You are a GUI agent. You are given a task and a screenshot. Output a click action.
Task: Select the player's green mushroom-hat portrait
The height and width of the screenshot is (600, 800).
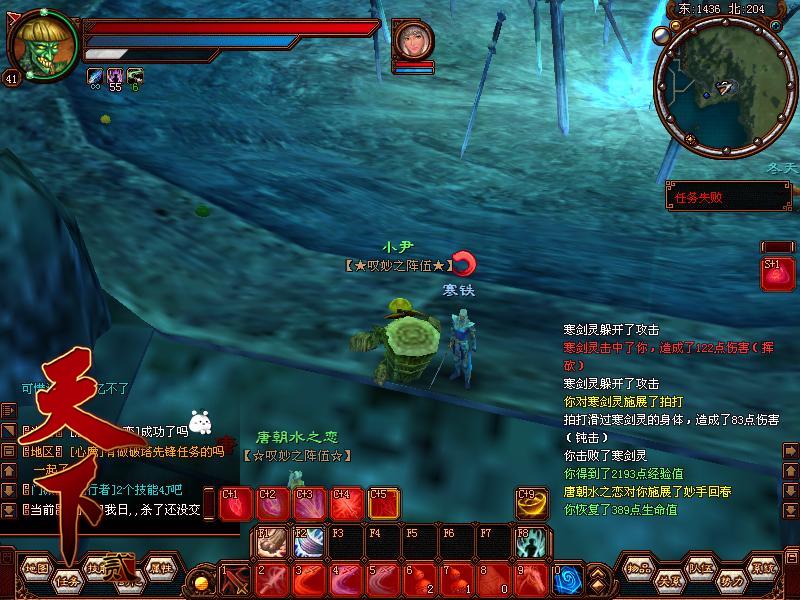click(x=44, y=44)
